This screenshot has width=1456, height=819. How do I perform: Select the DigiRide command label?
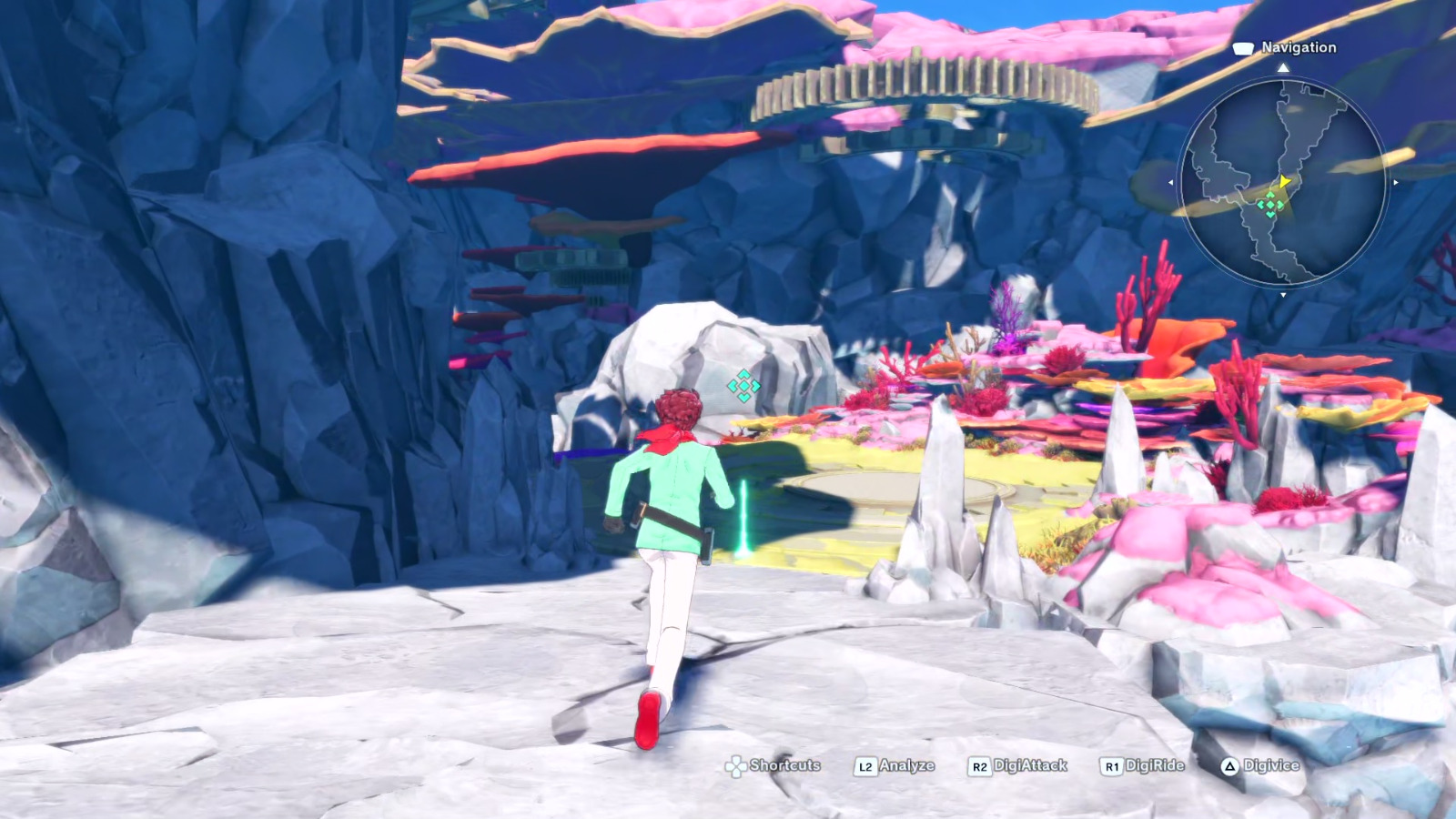click(1155, 767)
